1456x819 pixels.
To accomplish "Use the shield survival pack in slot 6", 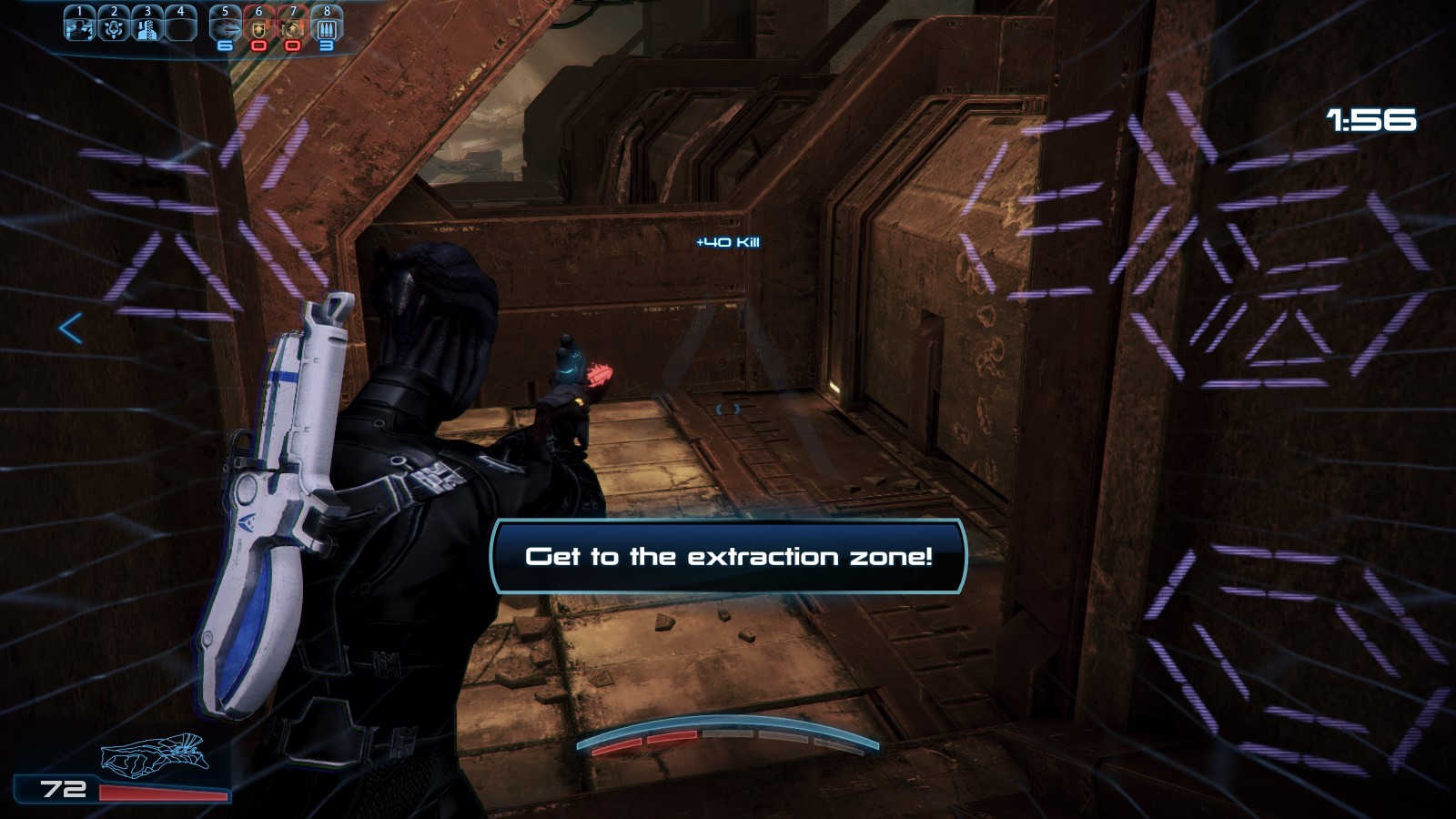I will tap(258, 25).
